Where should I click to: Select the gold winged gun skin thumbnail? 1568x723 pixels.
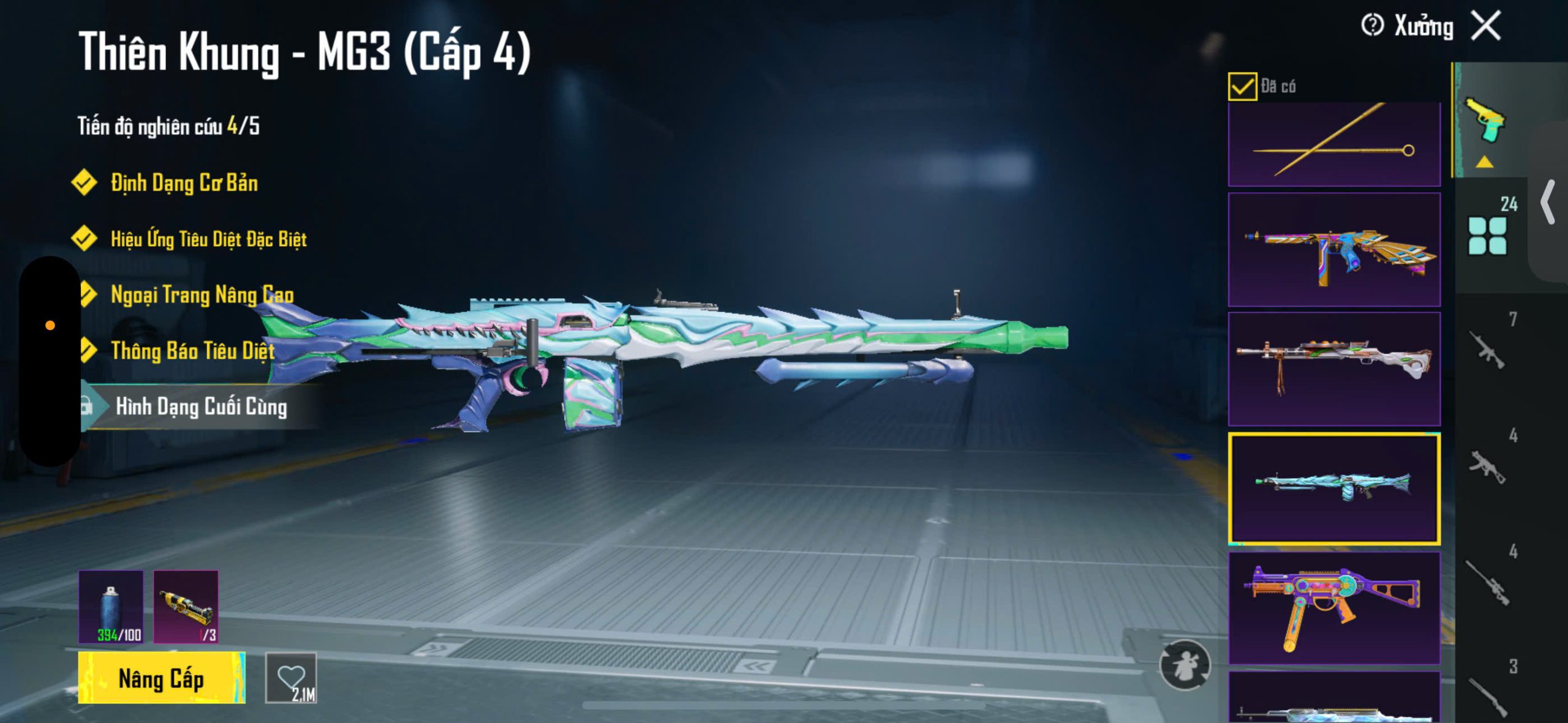click(x=1334, y=250)
